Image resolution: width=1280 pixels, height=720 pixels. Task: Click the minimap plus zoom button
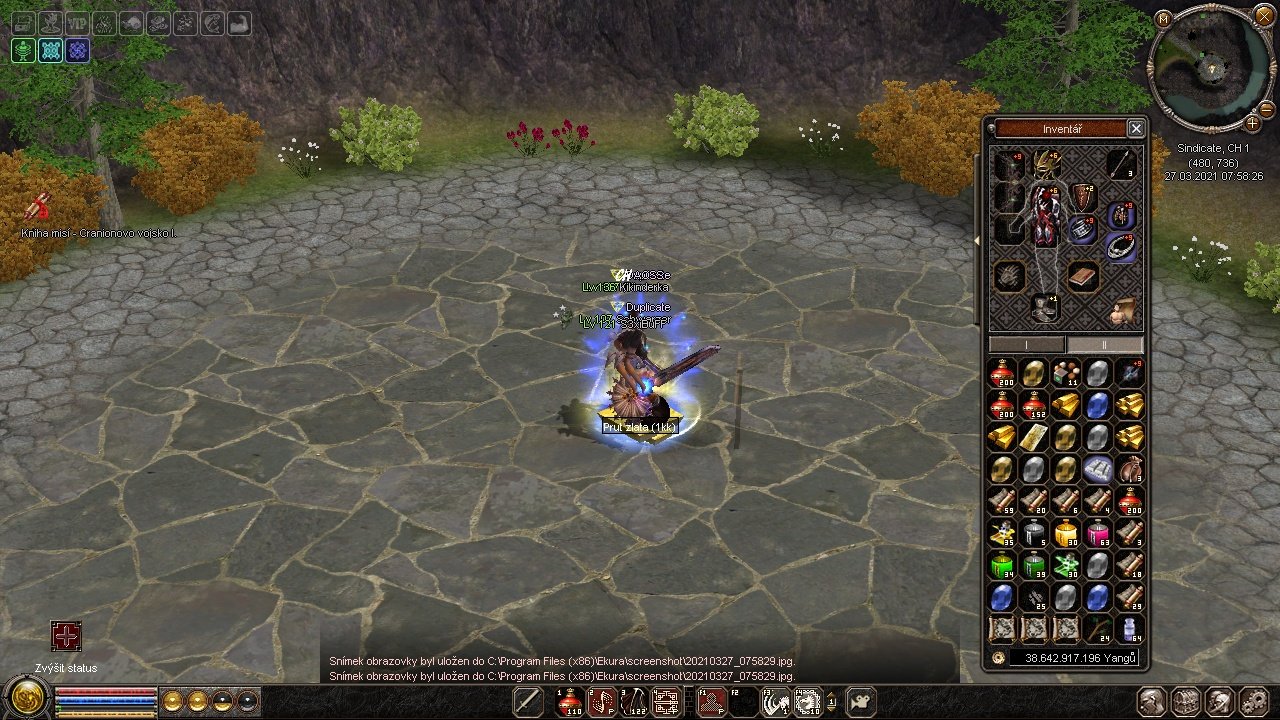tap(1253, 123)
